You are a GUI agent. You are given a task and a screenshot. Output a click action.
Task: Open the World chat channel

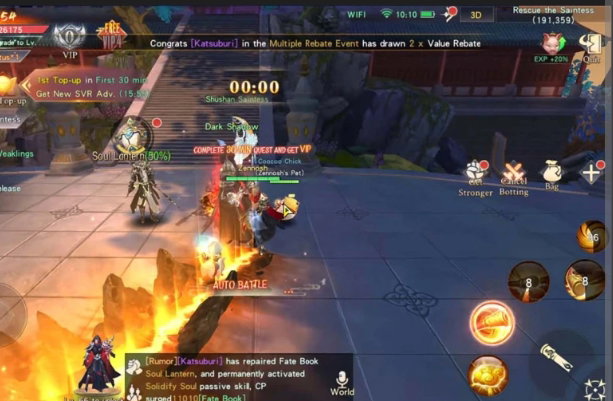click(x=342, y=382)
